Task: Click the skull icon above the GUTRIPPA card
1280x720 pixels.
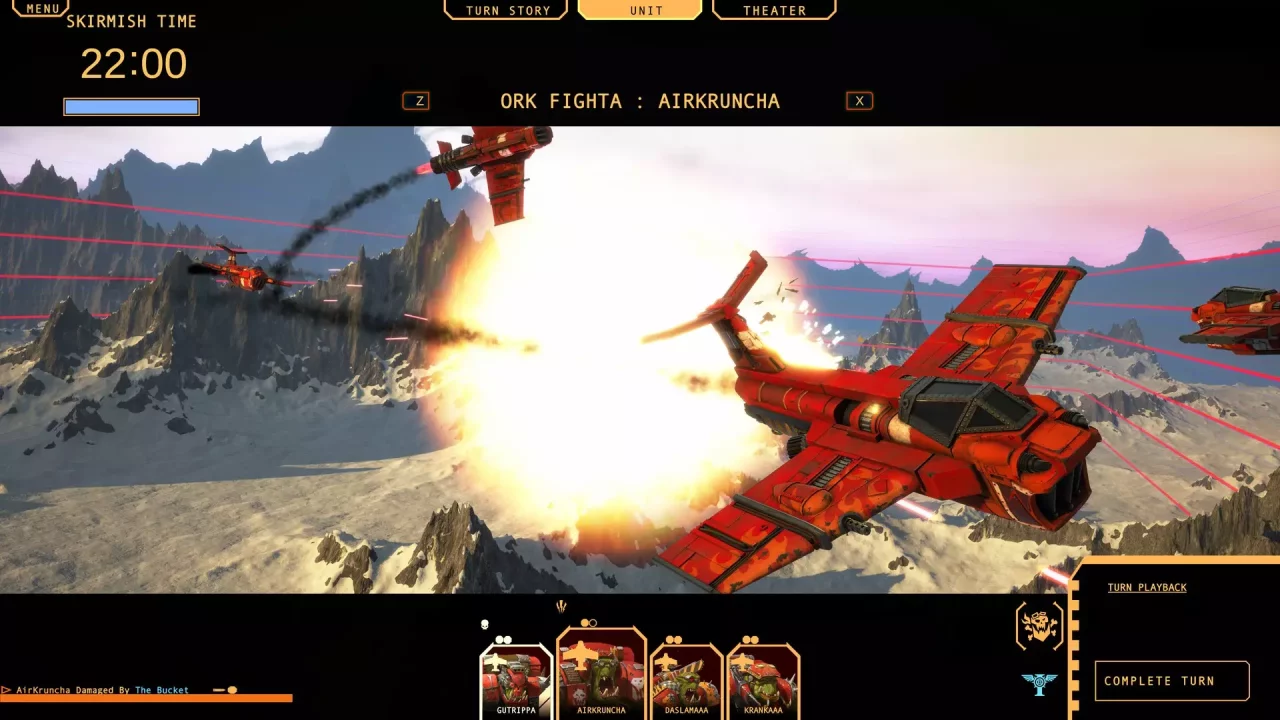Action: coord(484,625)
